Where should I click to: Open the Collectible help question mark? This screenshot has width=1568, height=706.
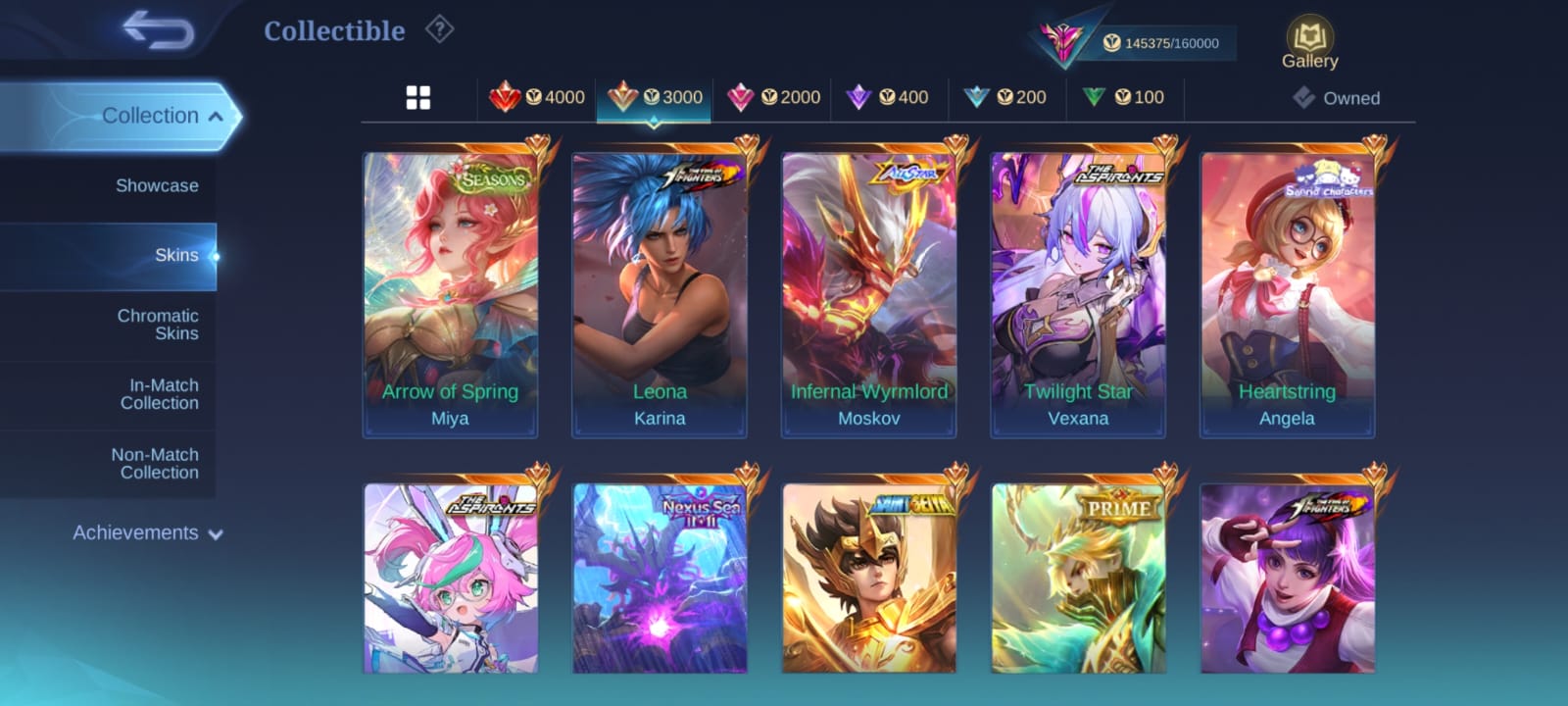click(x=439, y=30)
